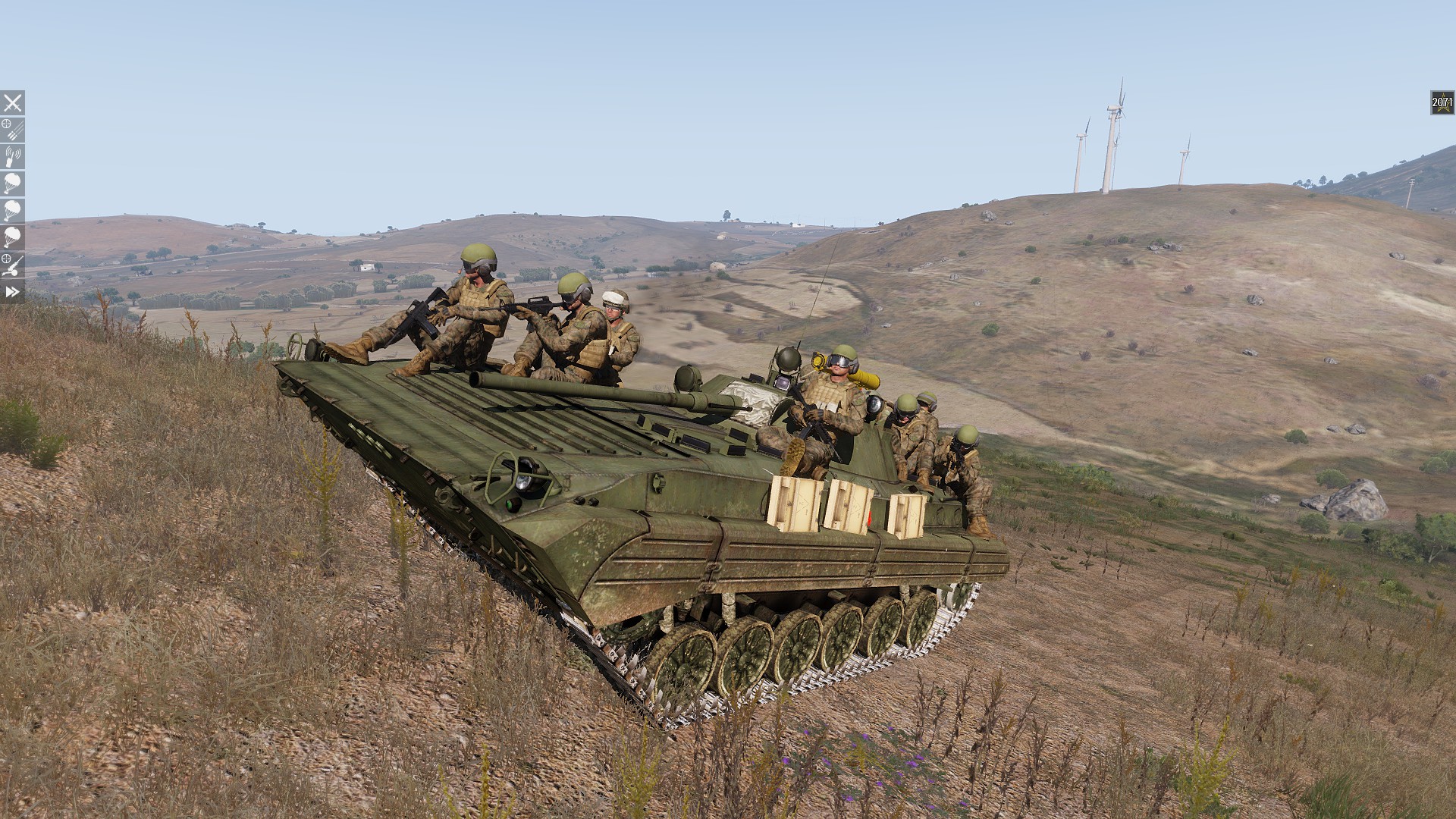Select the crossed swords icon
This screenshot has height=819, width=1456.
12,103
